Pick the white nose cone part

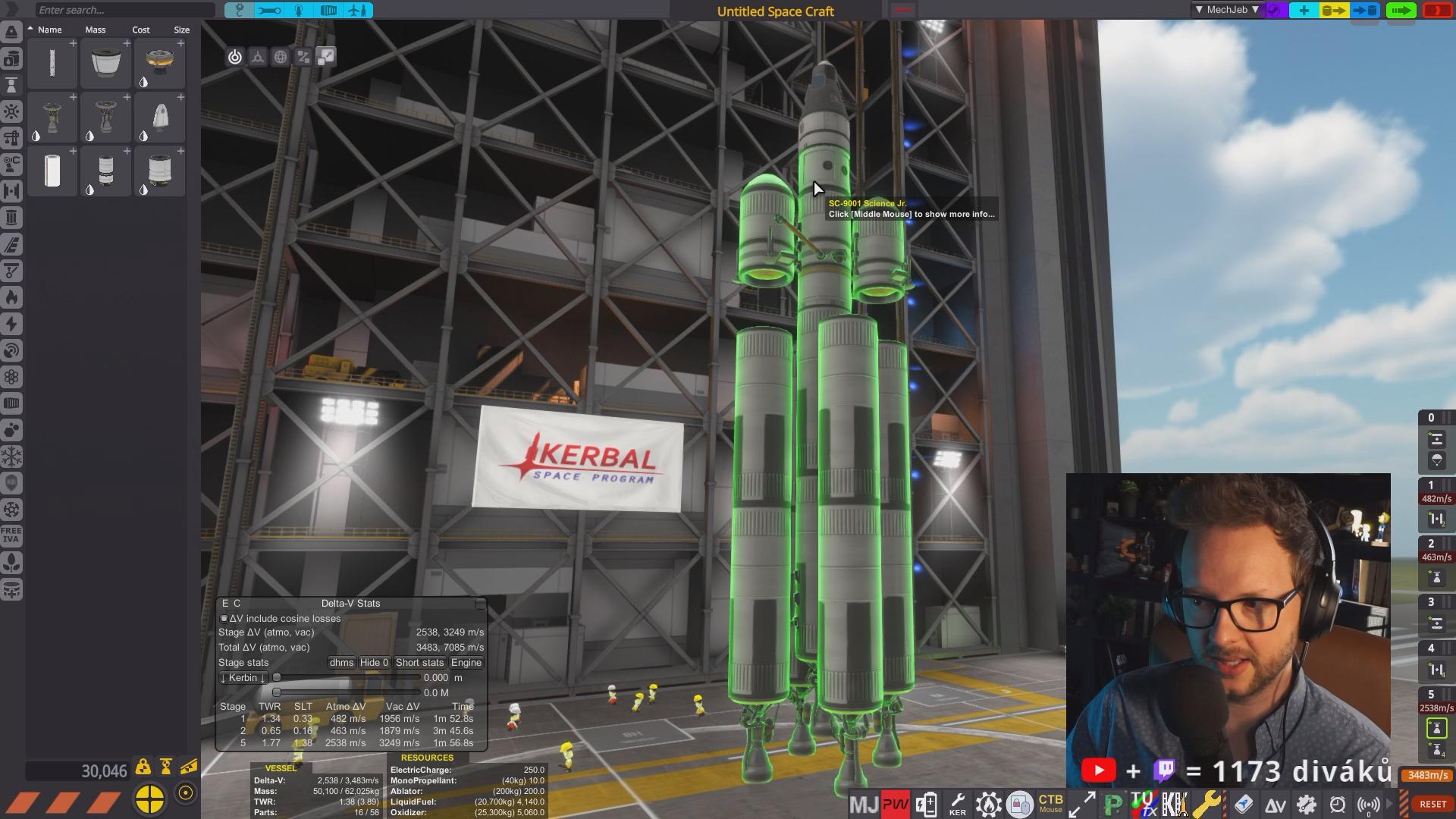159,118
